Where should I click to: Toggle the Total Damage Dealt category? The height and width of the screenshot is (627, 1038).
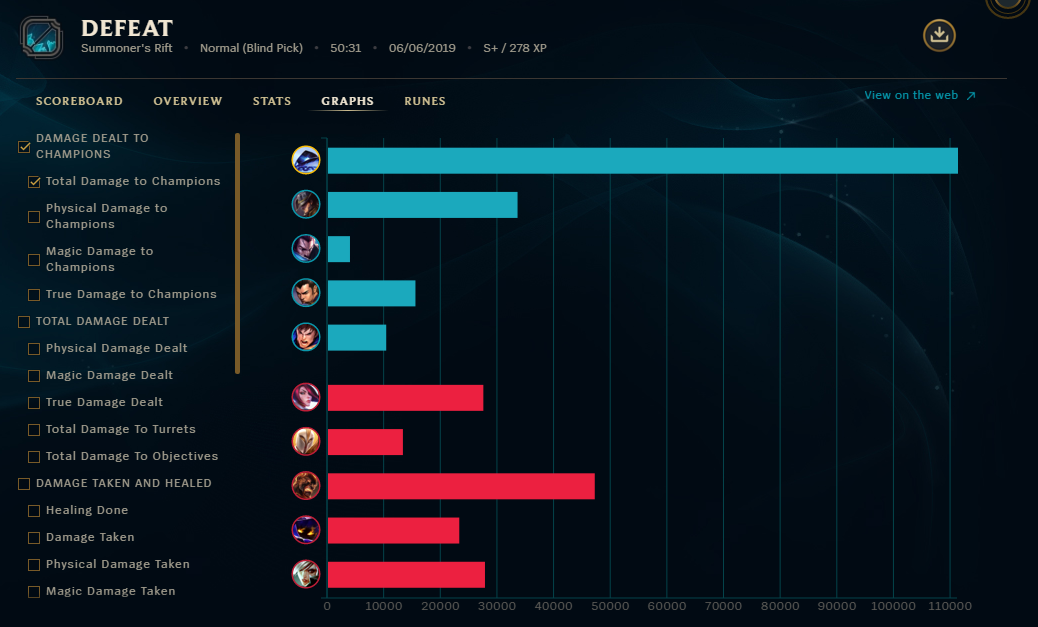[x=24, y=322]
